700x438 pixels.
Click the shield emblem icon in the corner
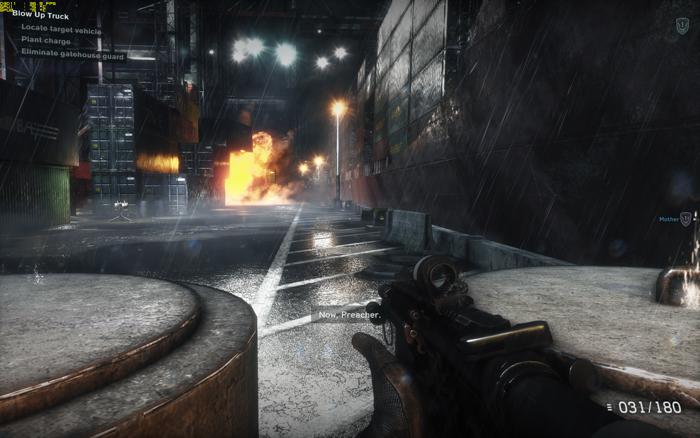(x=682, y=24)
